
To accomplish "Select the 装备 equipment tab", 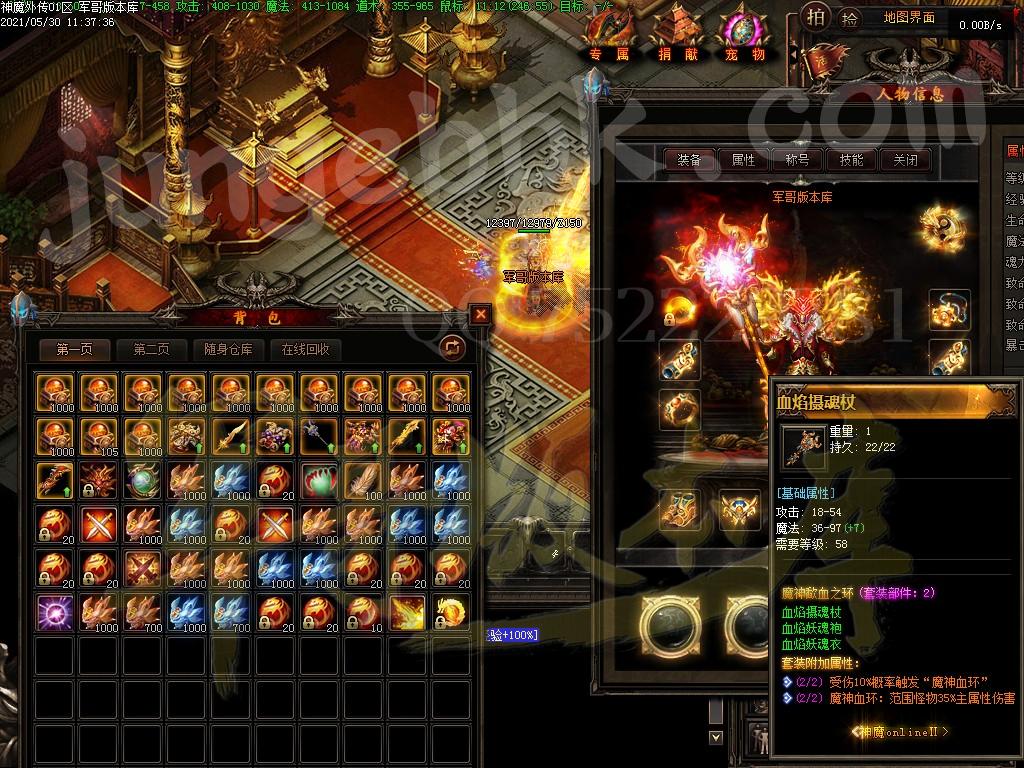I will point(689,160).
